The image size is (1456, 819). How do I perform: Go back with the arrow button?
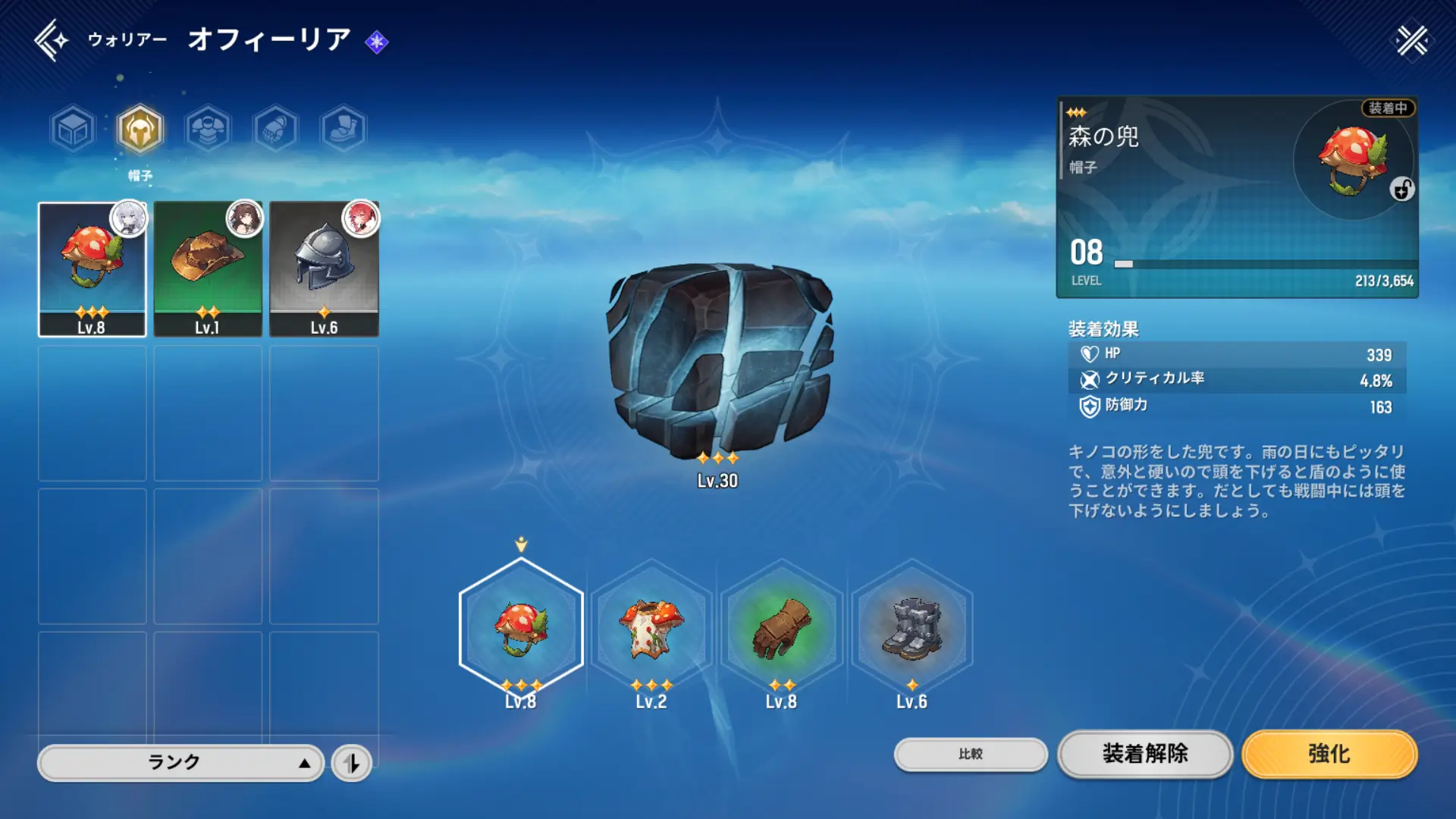(51, 40)
